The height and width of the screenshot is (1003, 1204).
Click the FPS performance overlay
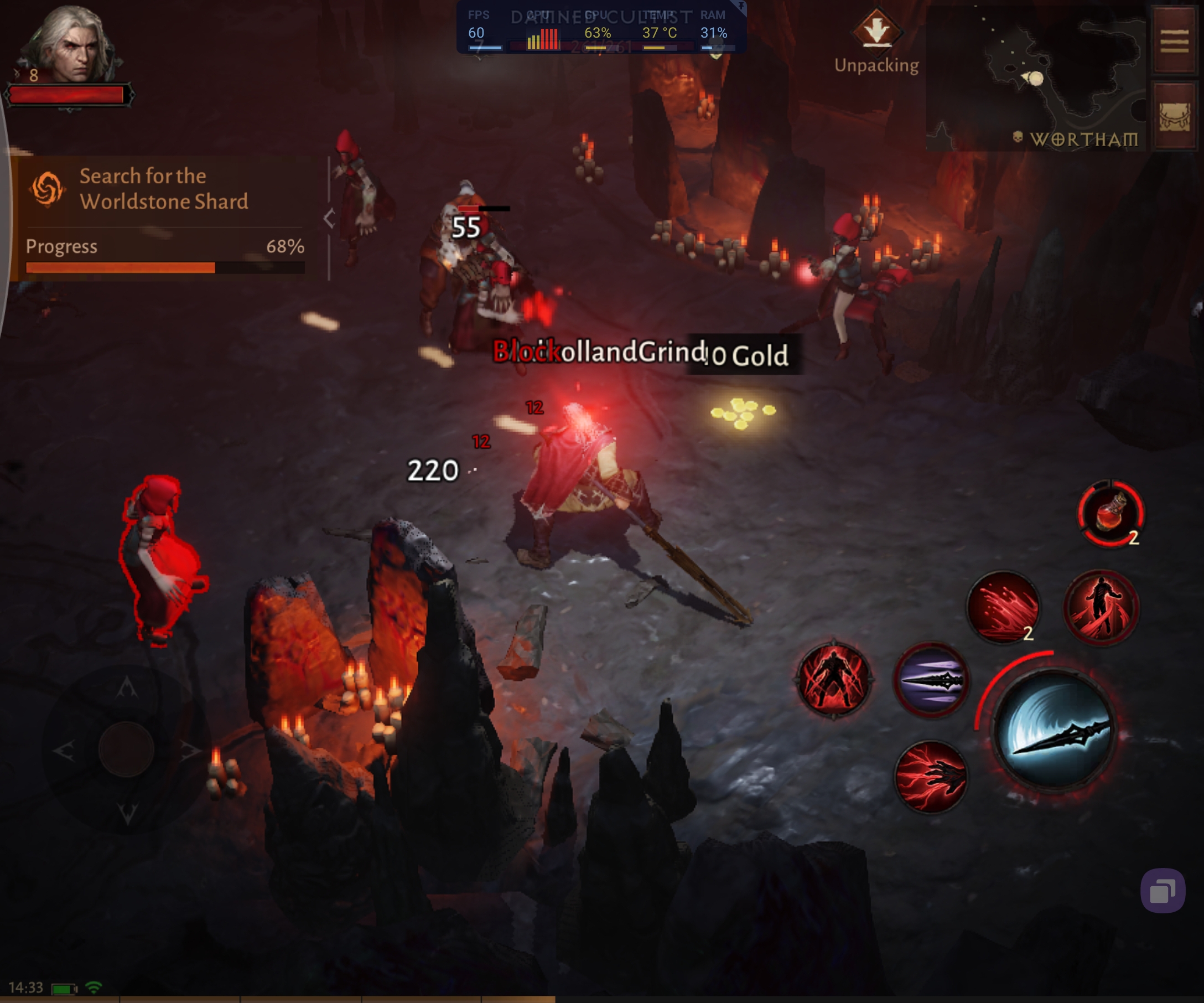601,28
